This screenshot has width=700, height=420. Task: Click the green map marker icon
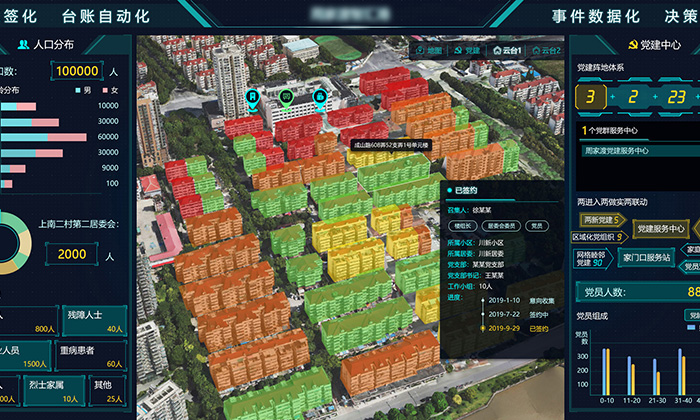tap(286, 97)
